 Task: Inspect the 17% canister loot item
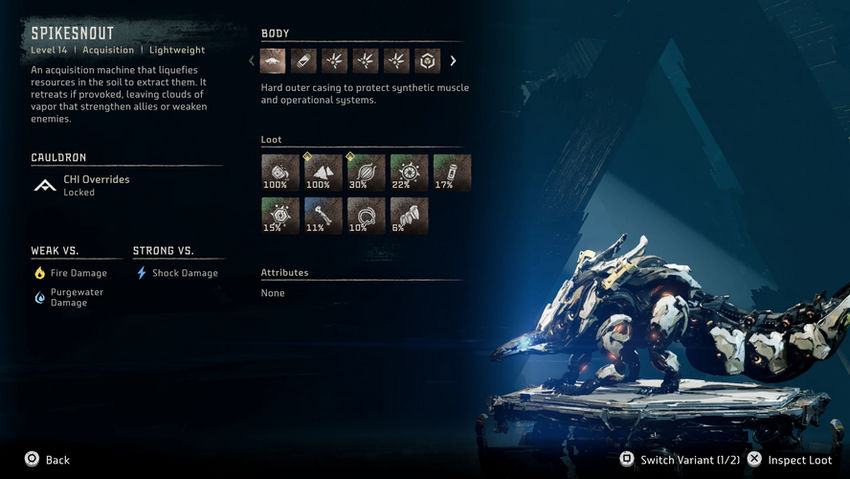click(x=452, y=172)
